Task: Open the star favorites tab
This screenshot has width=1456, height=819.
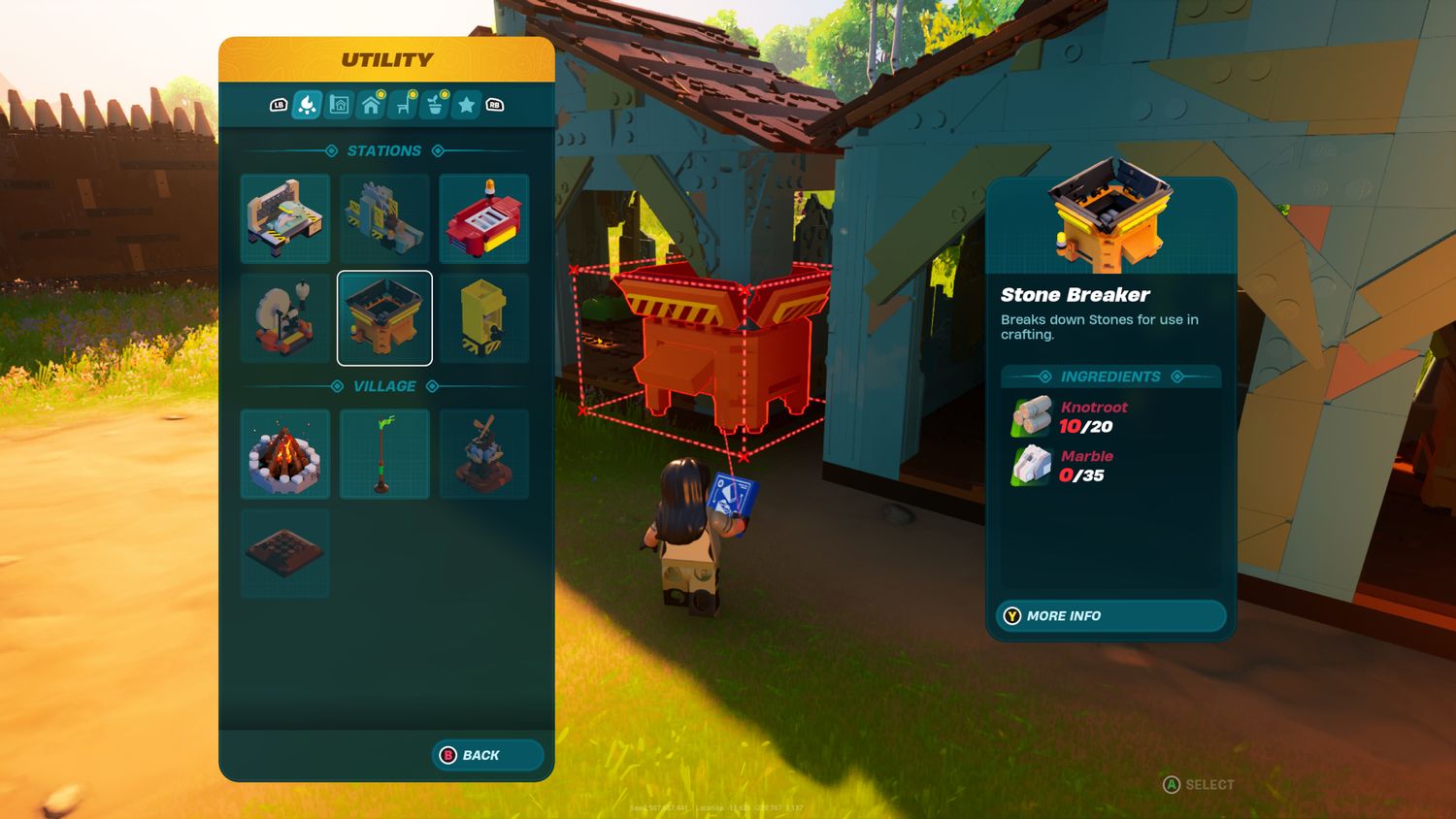Action: (x=467, y=105)
